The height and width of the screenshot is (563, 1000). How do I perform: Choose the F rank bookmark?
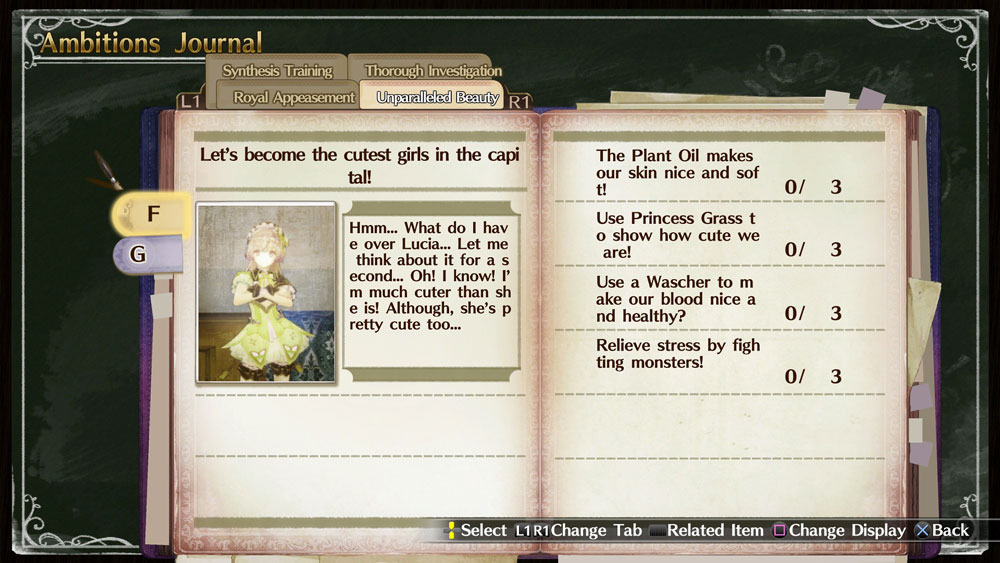[152, 214]
